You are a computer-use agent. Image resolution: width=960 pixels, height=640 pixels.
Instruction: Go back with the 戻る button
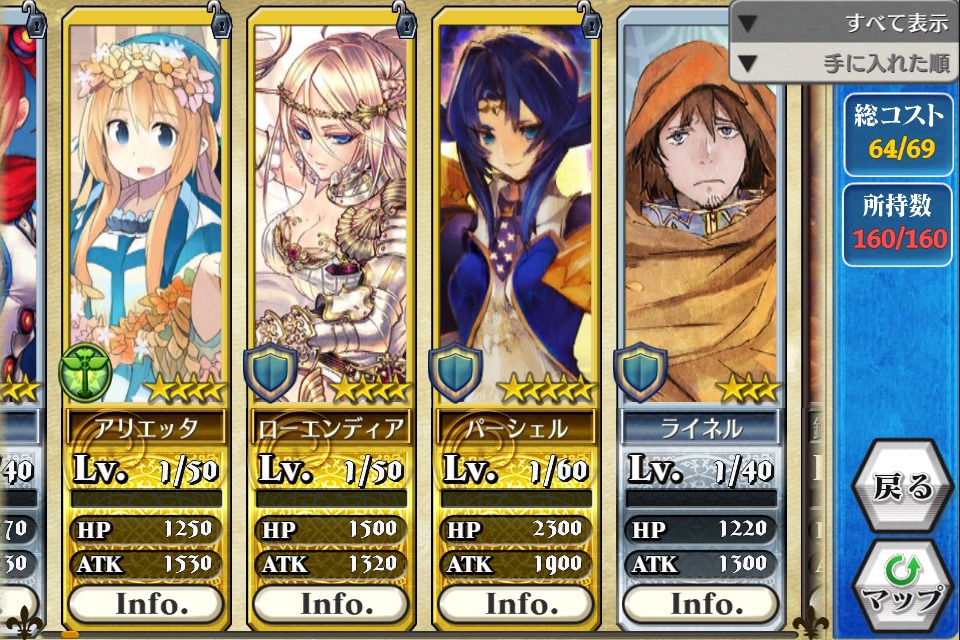coord(902,487)
